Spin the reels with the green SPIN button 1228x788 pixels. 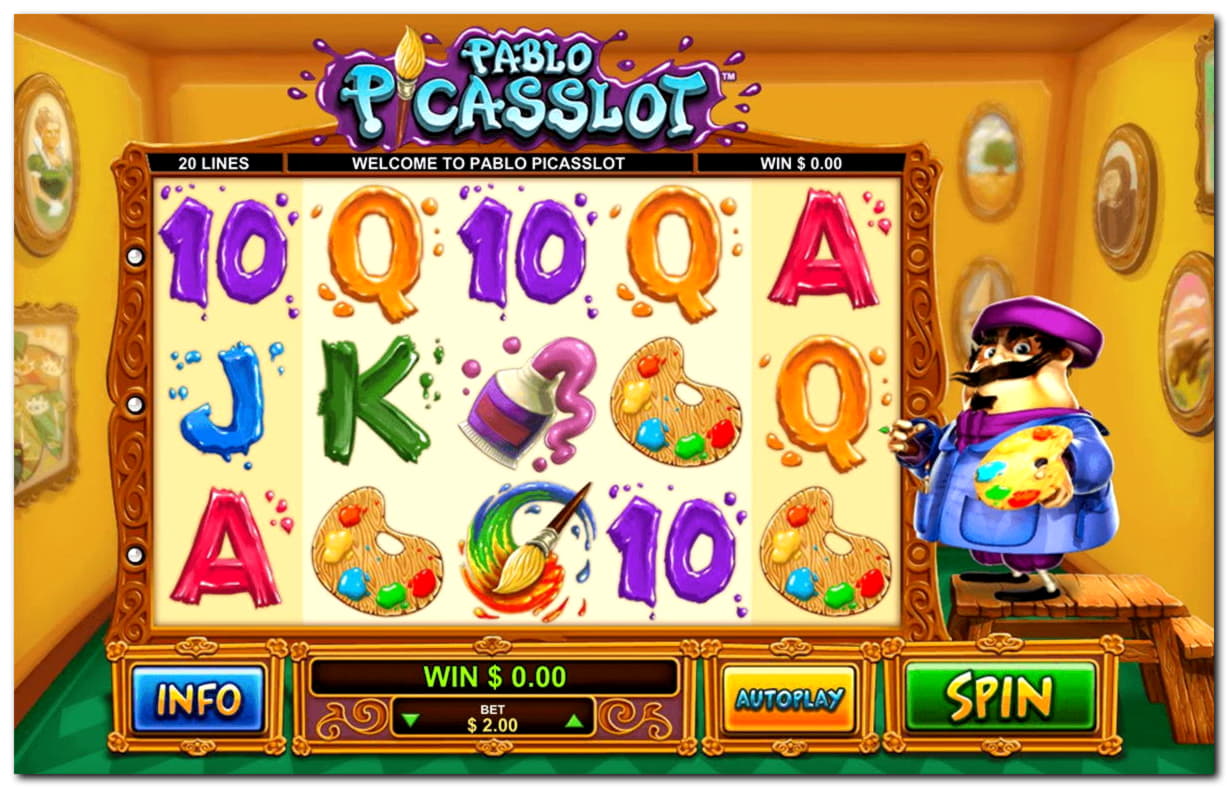[x=1000, y=696]
